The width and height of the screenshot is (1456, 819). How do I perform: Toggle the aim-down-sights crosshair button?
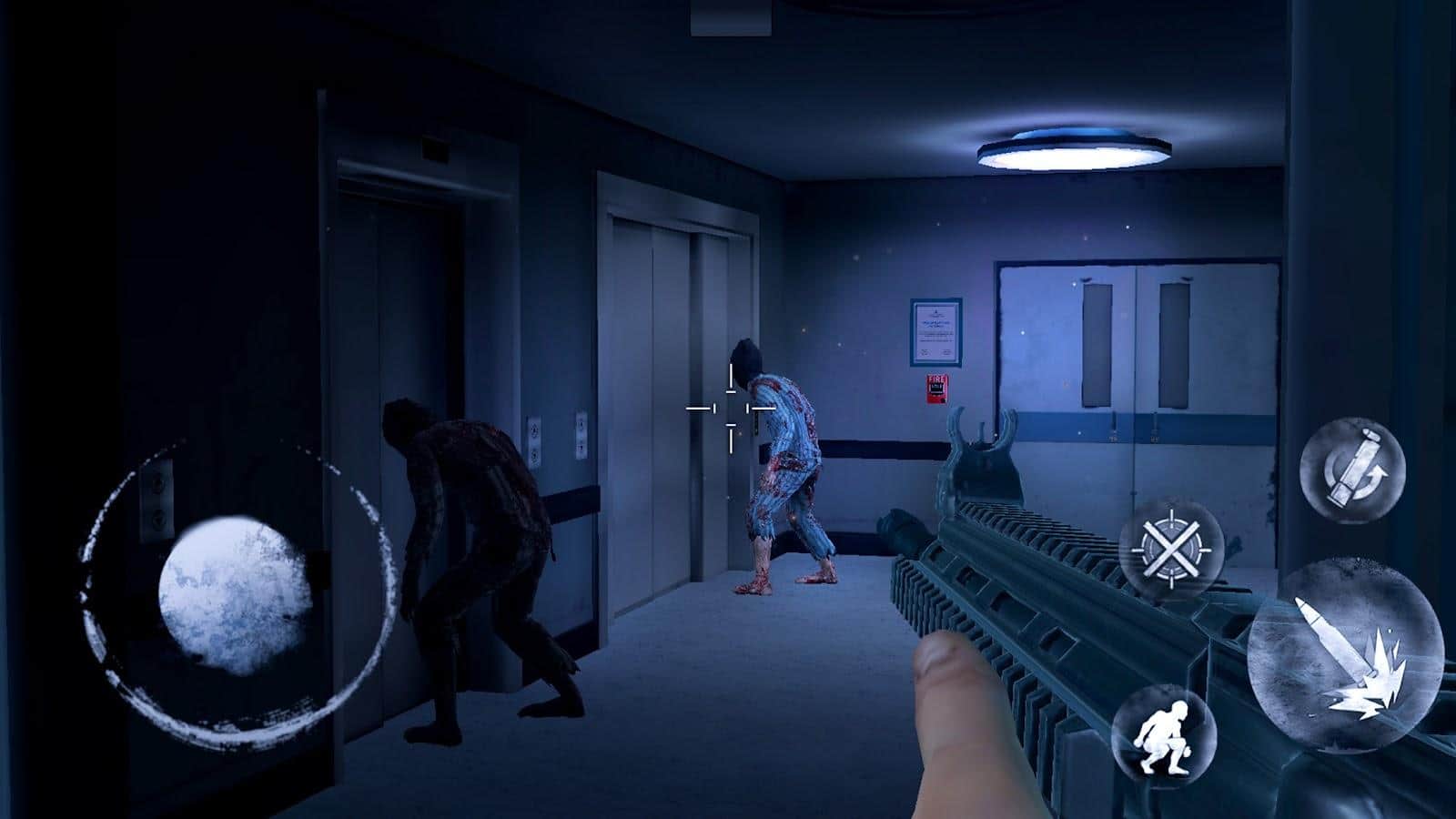pos(1170,549)
